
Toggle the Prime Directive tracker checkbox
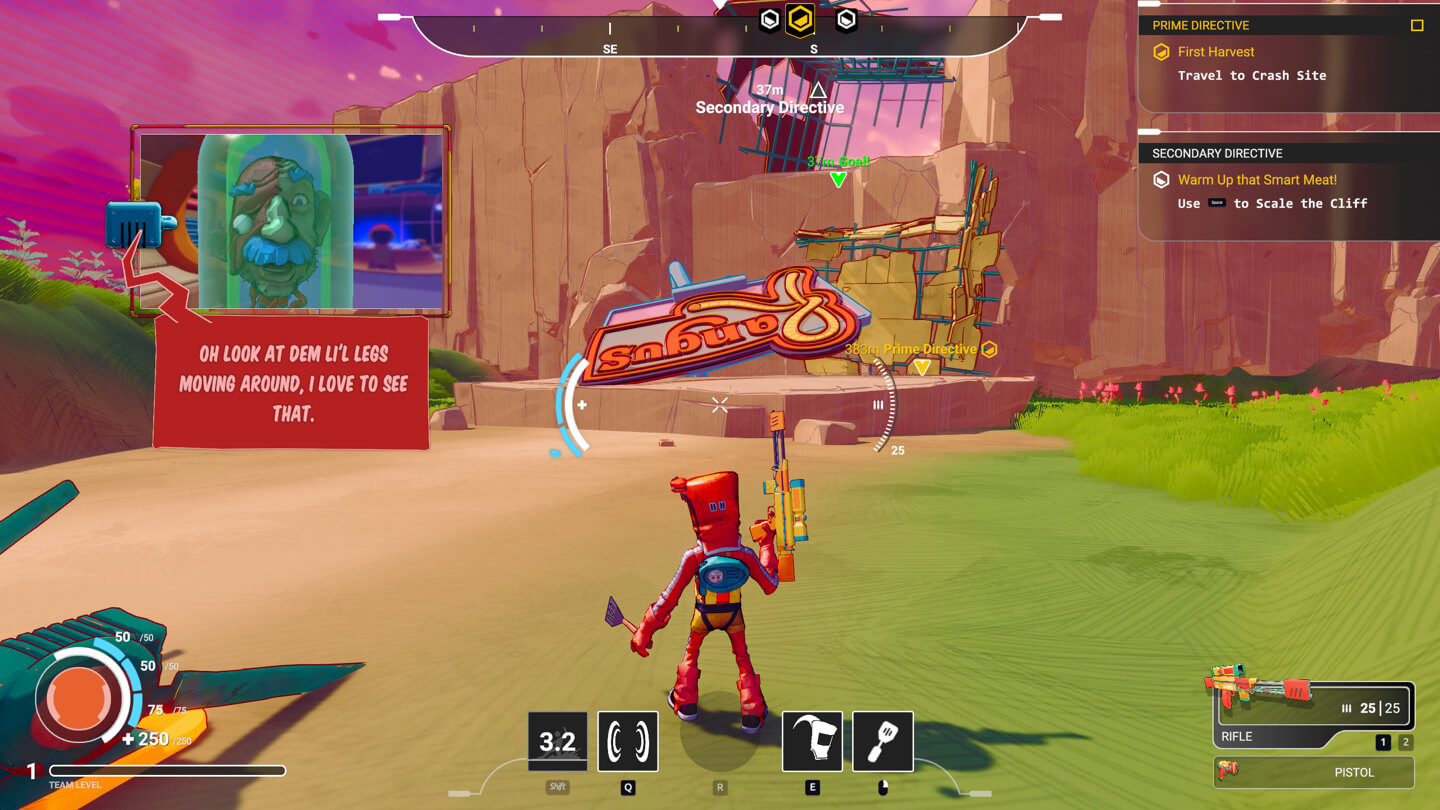[1417, 25]
